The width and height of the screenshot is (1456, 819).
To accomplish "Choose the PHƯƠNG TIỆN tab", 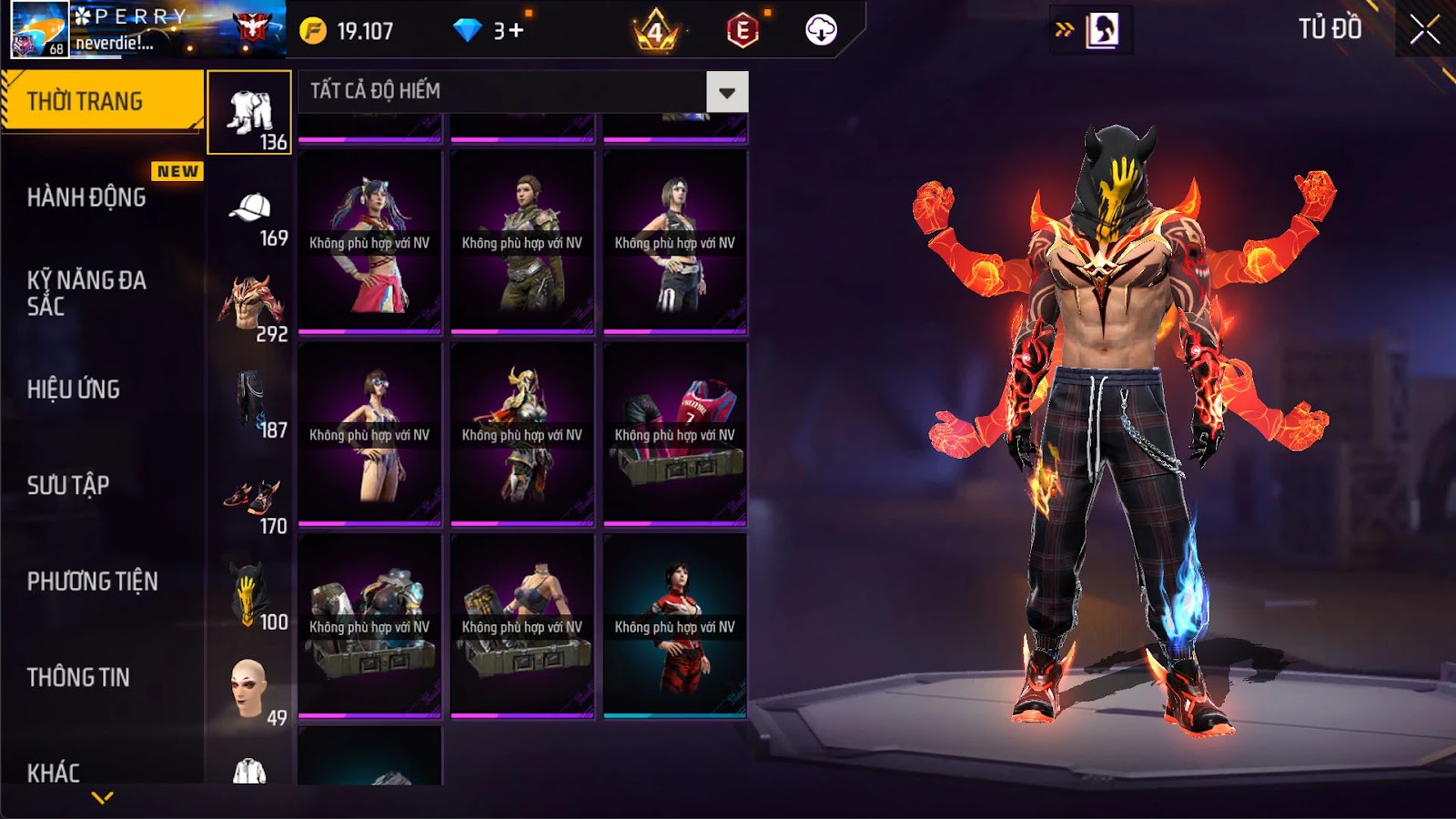I will 92,581.
